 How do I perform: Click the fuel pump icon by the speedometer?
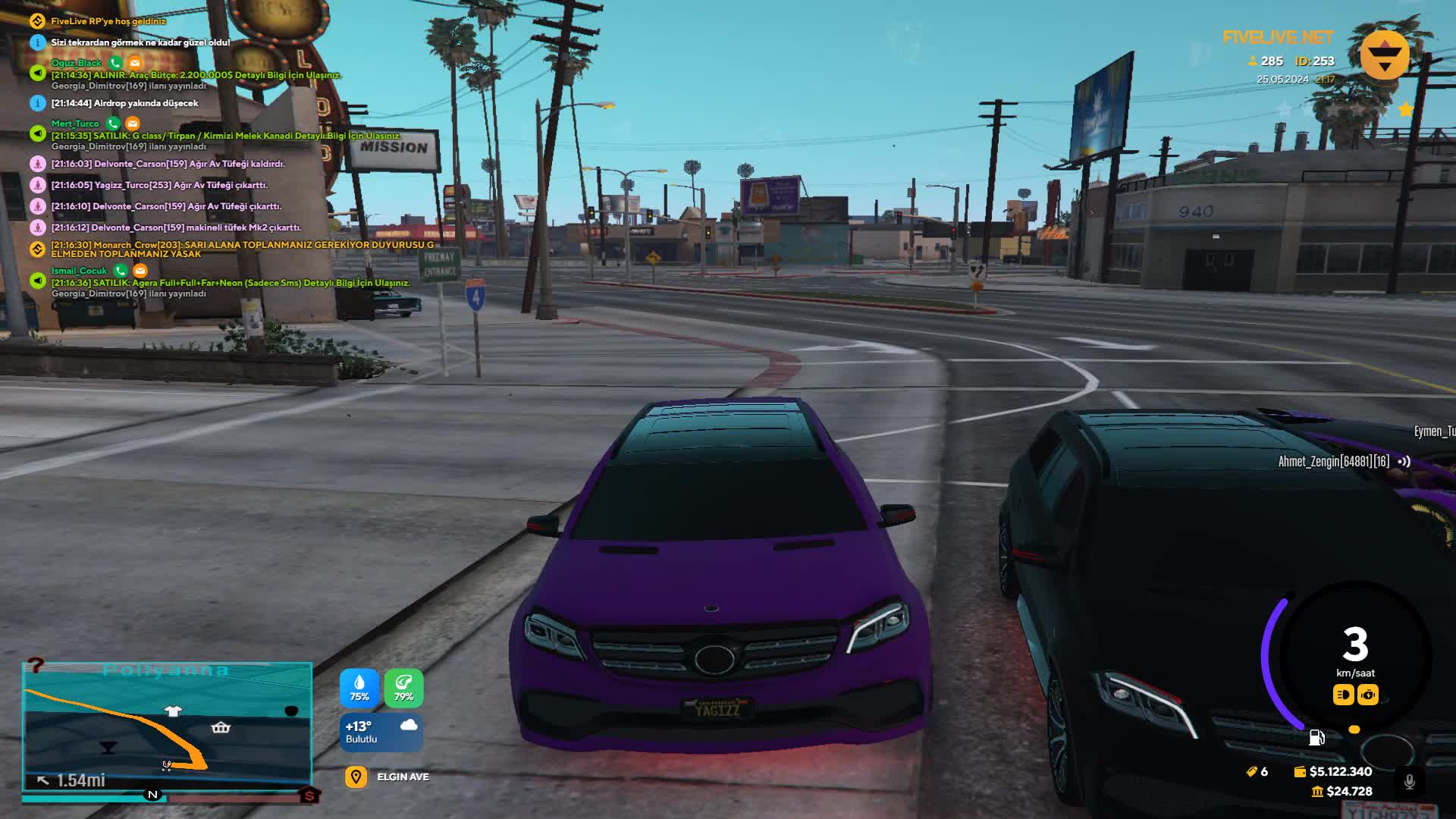pyautogui.click(x=1316, y=737)
